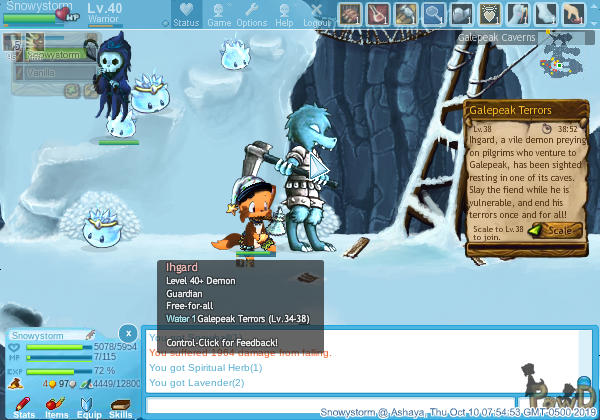The image size is (600, 420).
Task: Open the Help menu
Action: click(285, 14)
